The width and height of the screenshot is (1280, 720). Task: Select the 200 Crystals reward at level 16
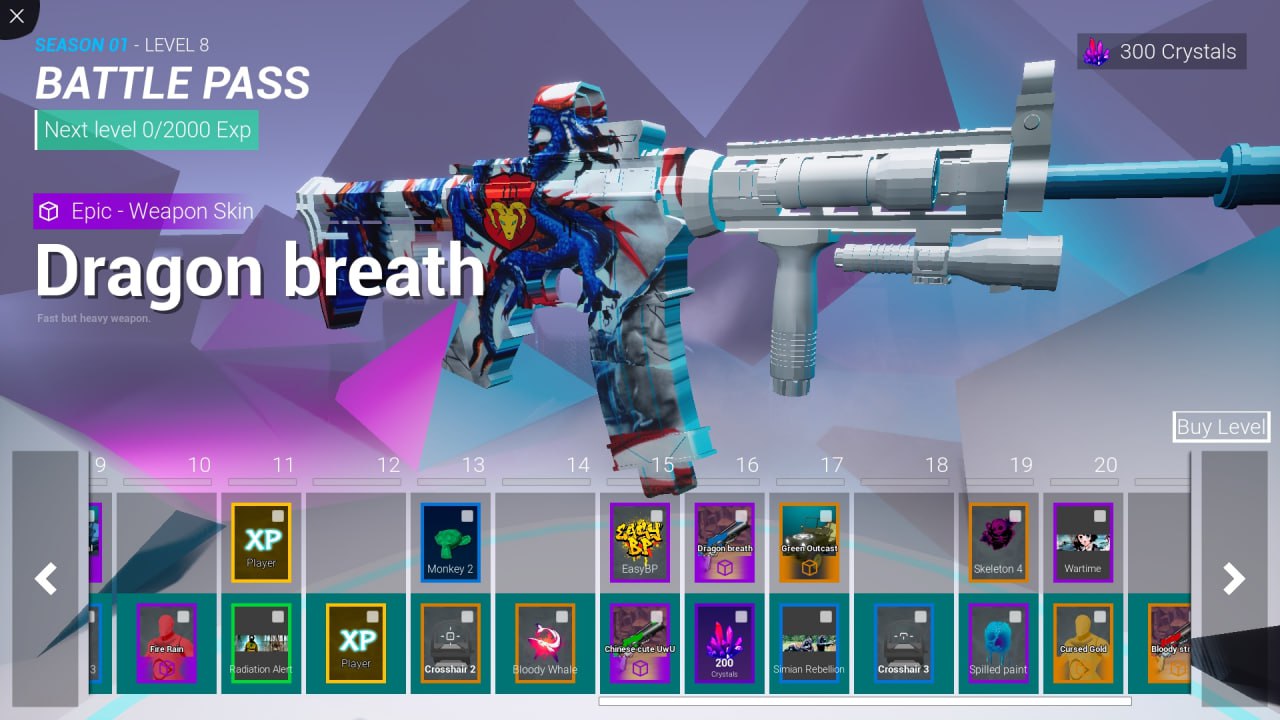click(723, 643)
